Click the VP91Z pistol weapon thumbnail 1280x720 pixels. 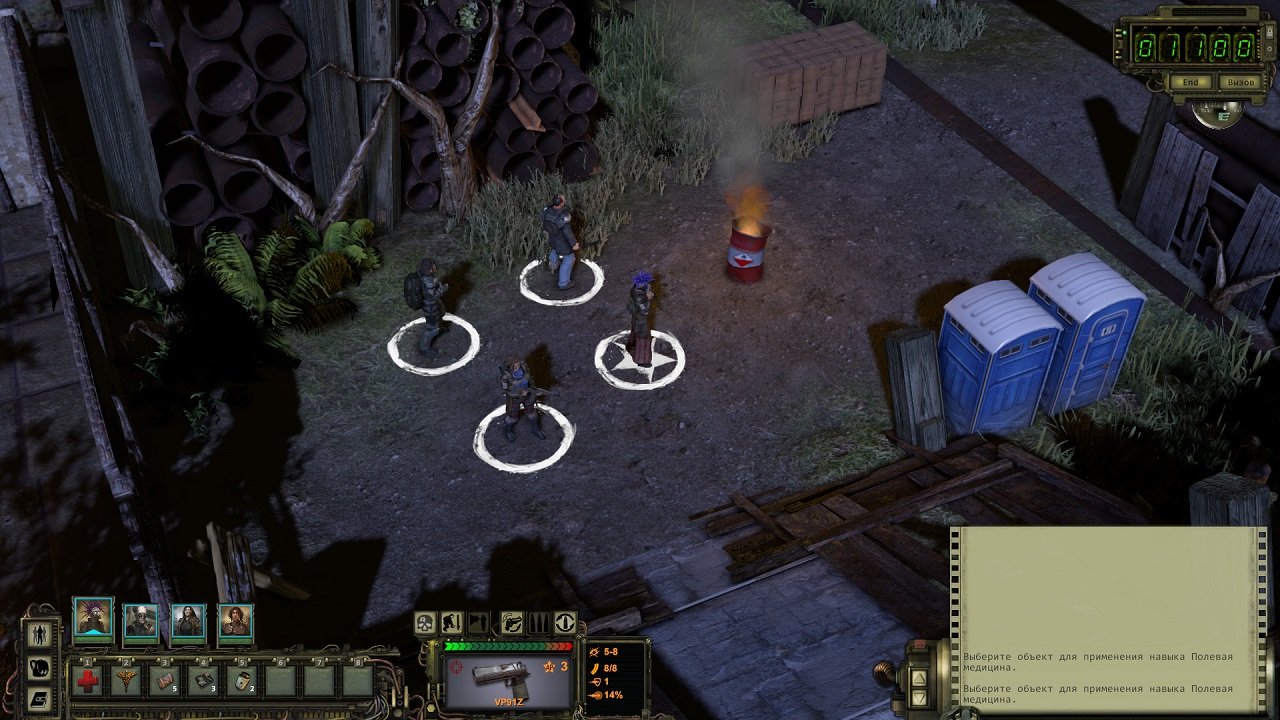500,678
